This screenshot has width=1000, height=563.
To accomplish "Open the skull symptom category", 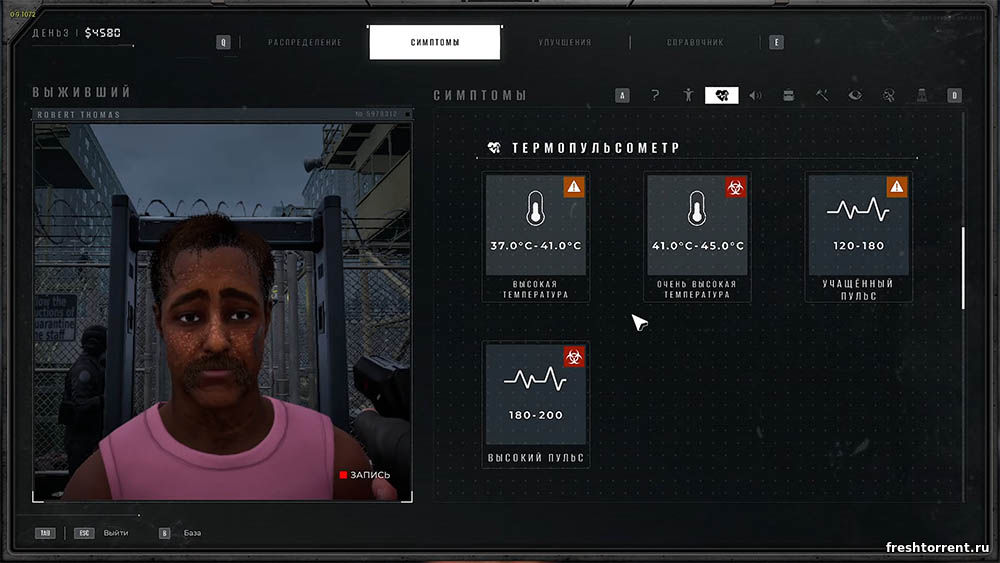I will 888,96.
